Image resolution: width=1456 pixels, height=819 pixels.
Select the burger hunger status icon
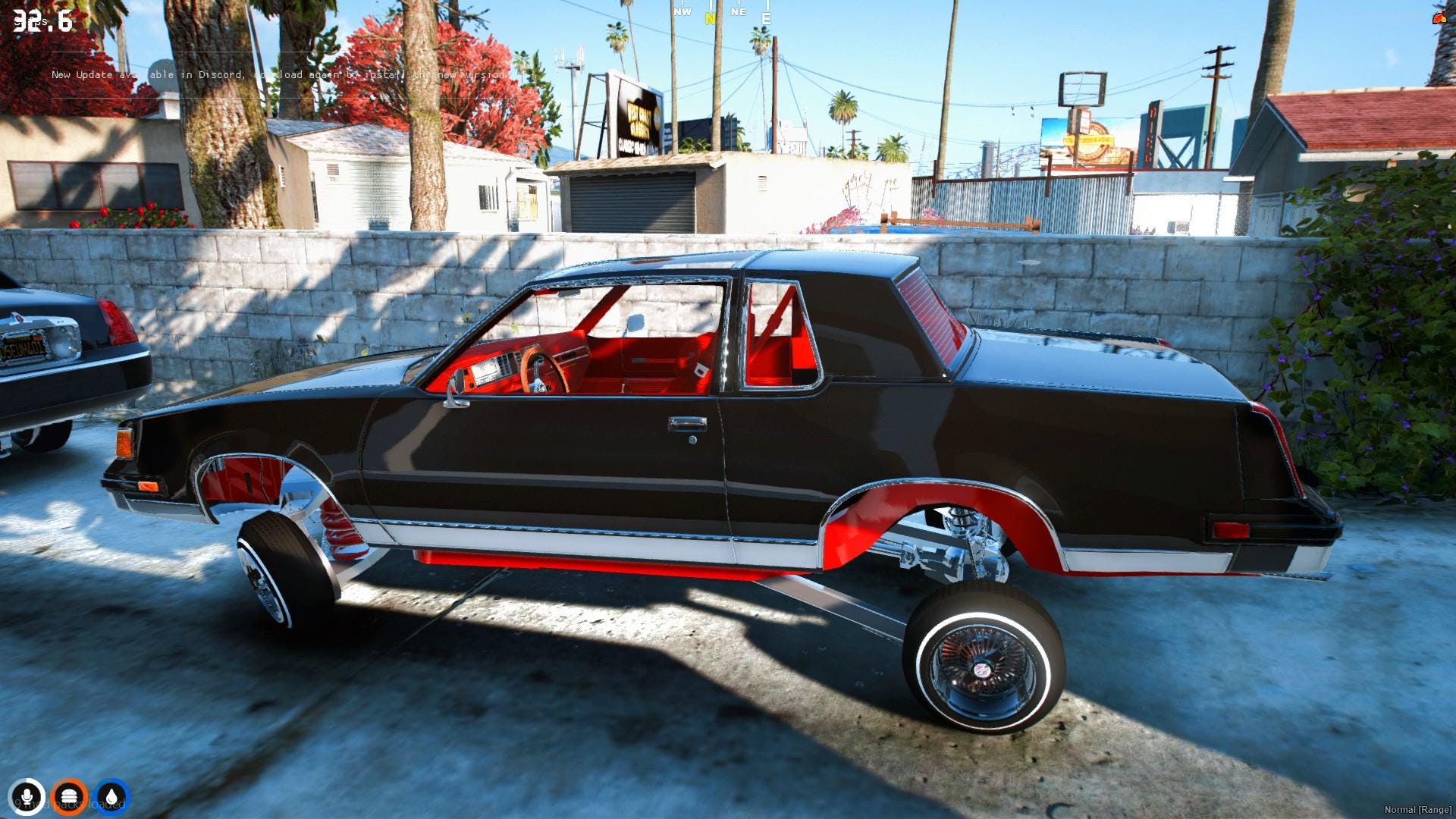[x=70, y=795]
